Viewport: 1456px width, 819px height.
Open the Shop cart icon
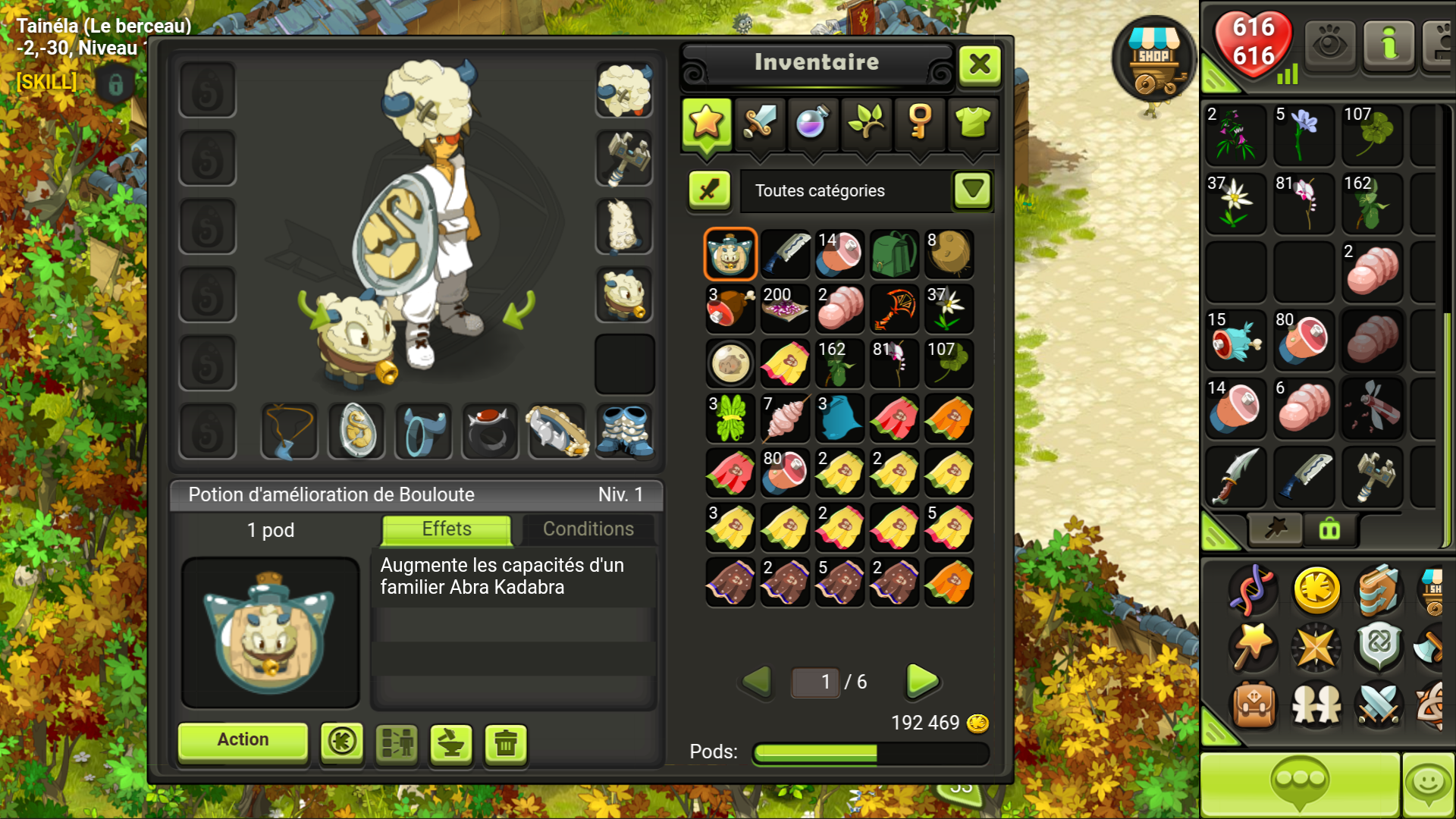click(1153, 61)
